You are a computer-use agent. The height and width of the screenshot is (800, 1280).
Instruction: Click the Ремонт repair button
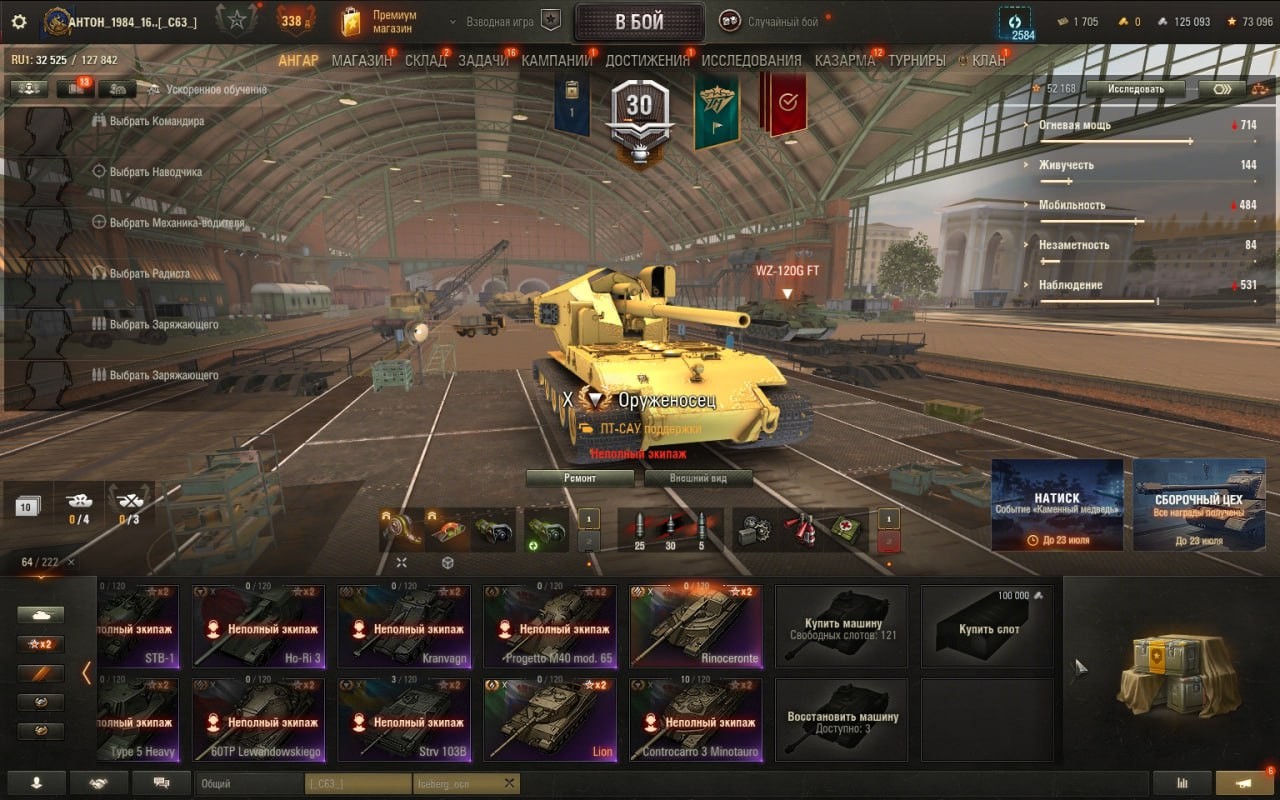[580, 478]
